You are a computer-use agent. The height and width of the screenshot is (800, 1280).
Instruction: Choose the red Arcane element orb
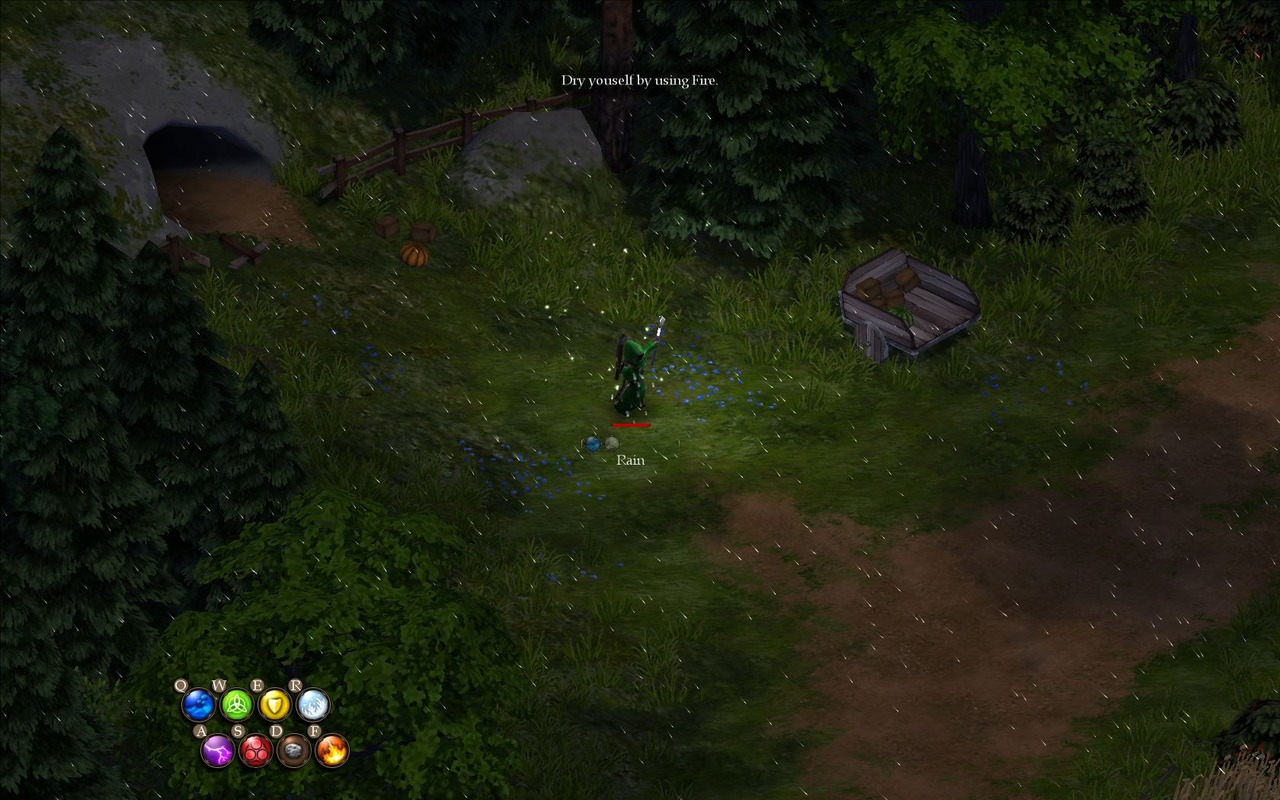point(255,750)
